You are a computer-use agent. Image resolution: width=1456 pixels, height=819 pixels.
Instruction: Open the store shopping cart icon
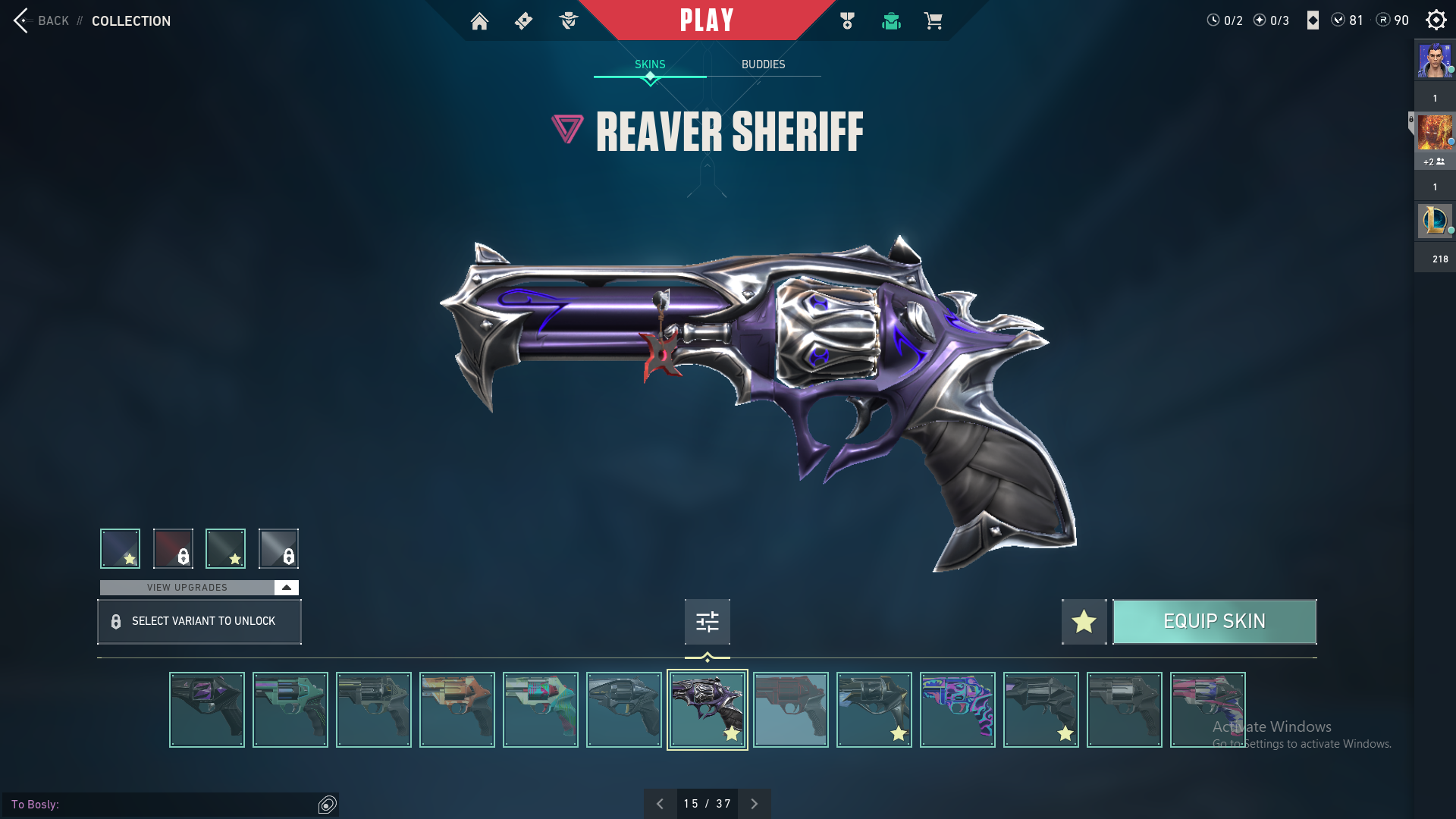pyautogui.click(x=933, y=21)
